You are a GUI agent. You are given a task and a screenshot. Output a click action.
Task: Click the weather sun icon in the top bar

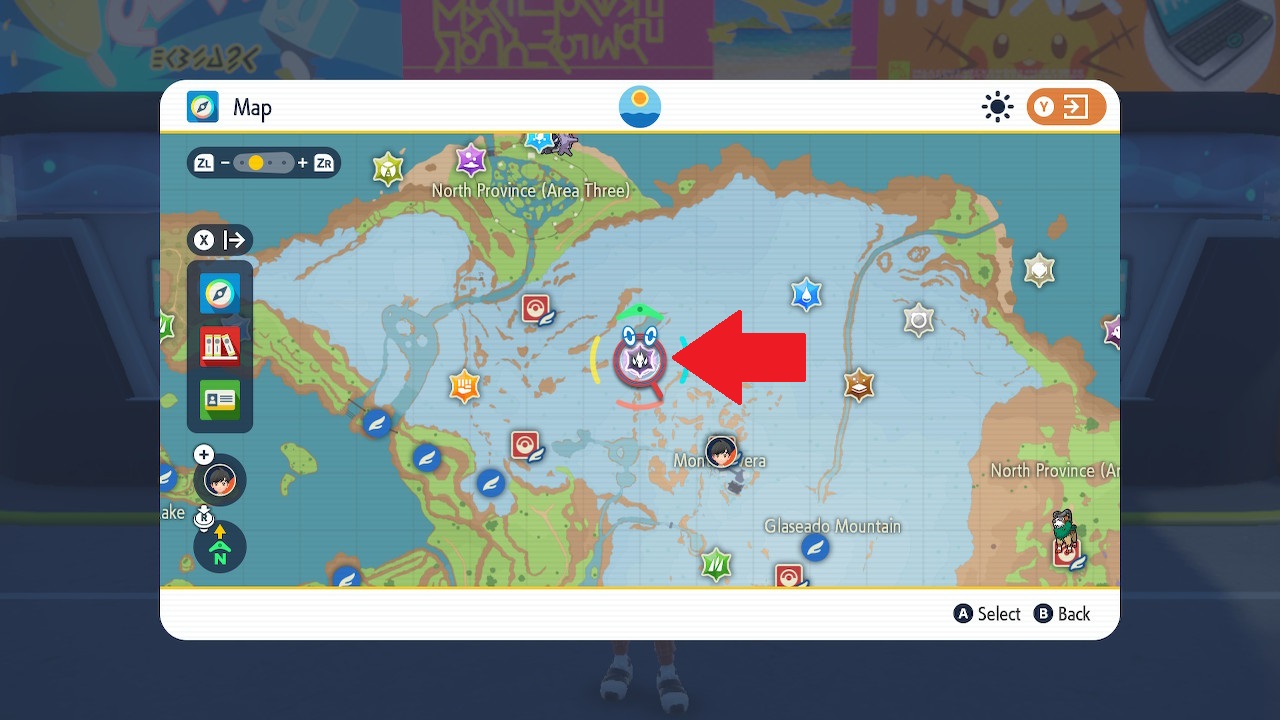pos(997,107)
